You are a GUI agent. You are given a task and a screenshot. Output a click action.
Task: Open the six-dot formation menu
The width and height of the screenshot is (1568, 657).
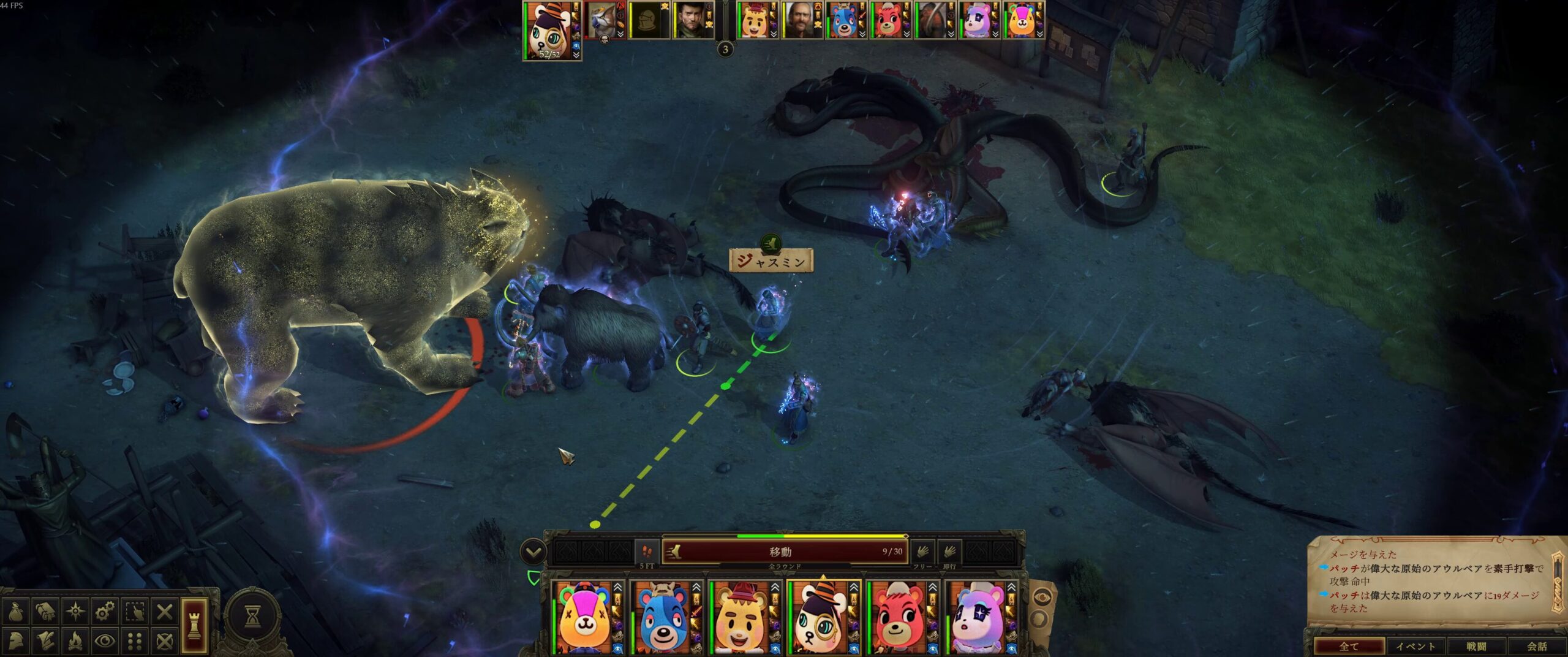pyautogui.click(x=135, y=641)
